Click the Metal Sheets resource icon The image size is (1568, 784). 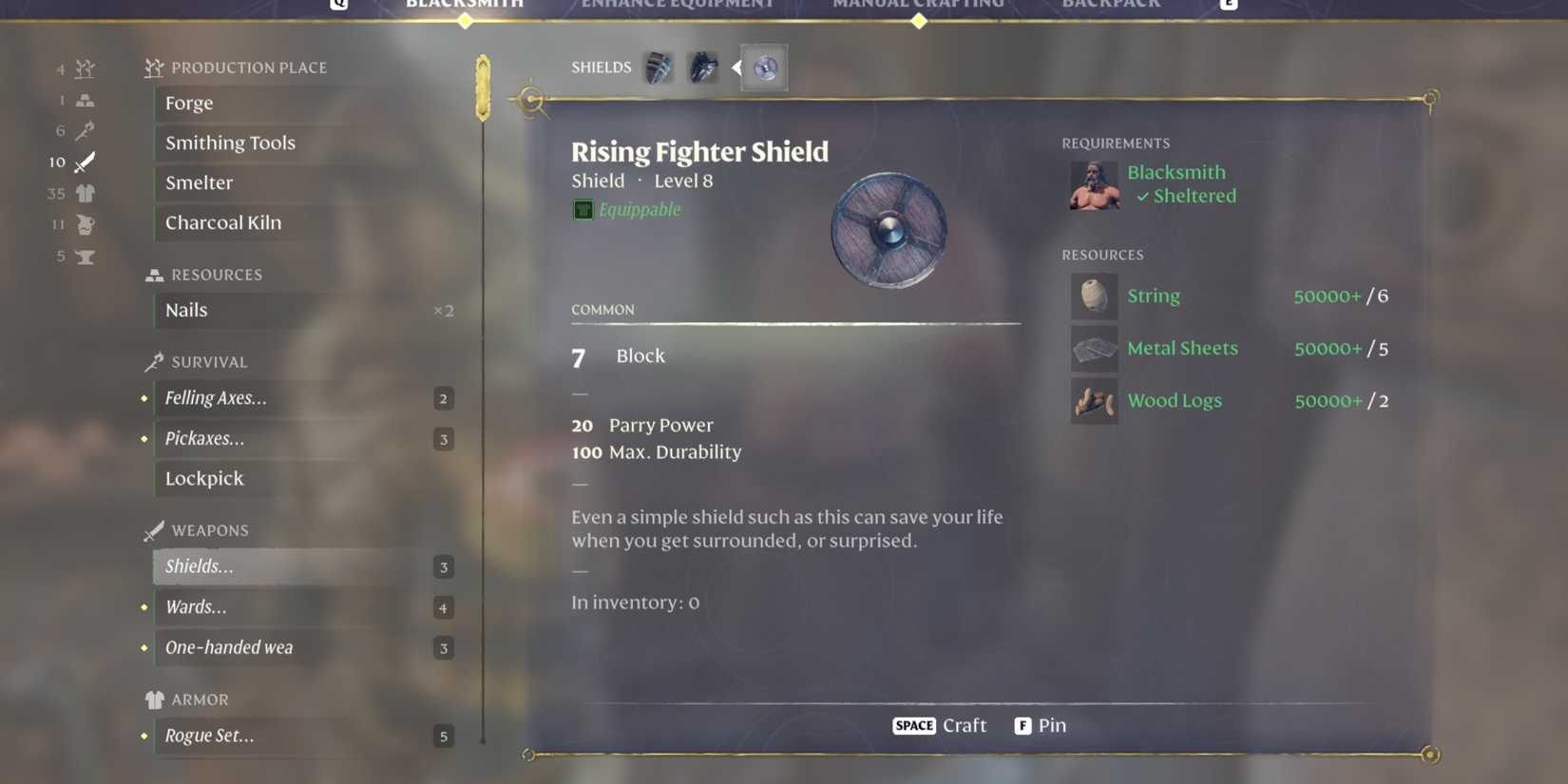1095,349
